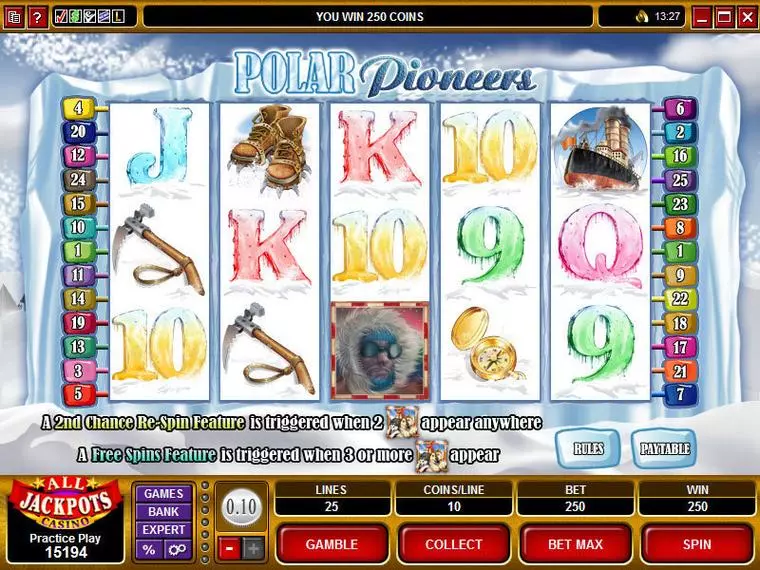Minimize the game window
Screen dimensions: 760x570
pyautogui.click(x=702, y=16)
